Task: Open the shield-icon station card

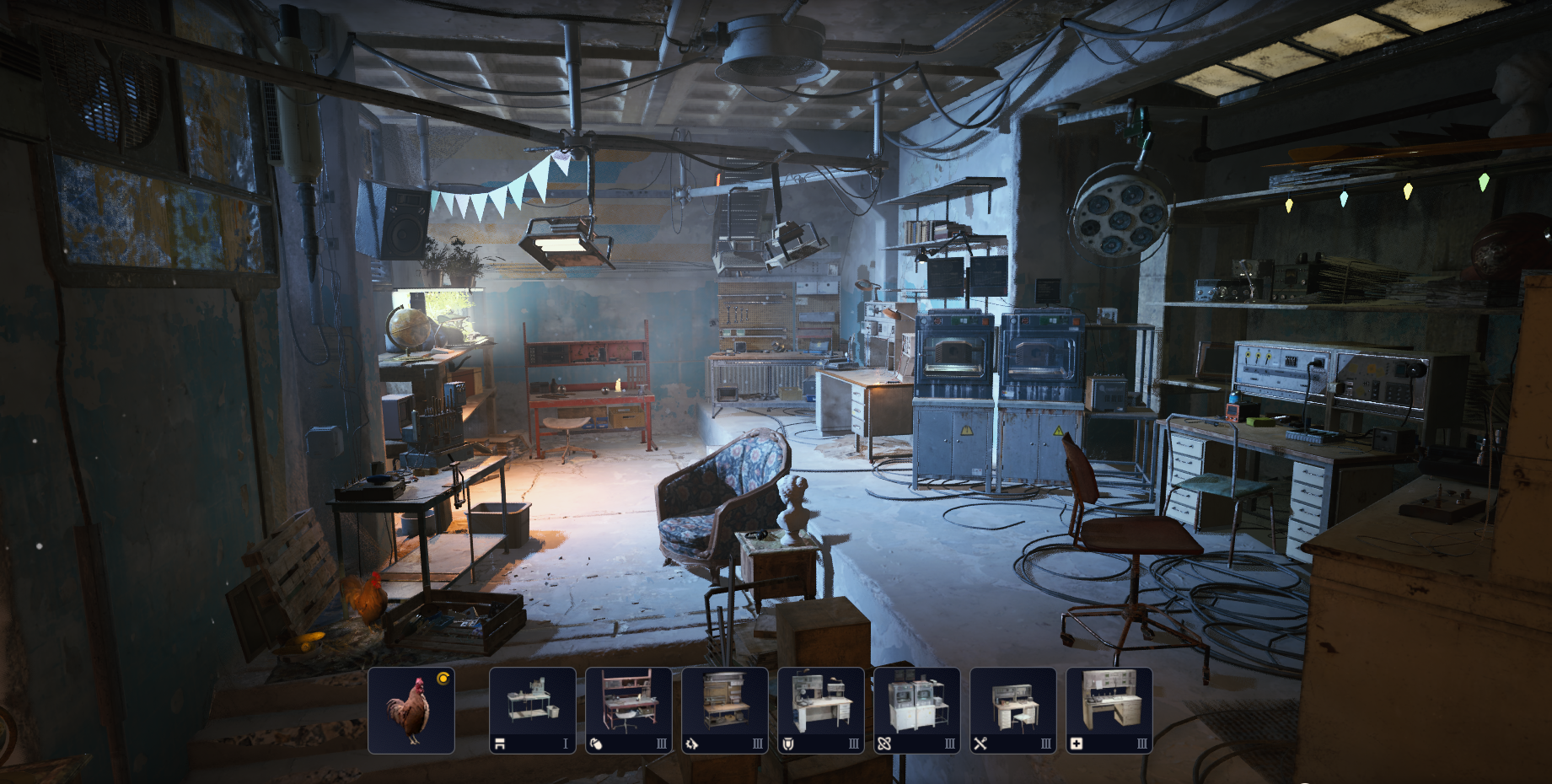Action: coord(820,710)
